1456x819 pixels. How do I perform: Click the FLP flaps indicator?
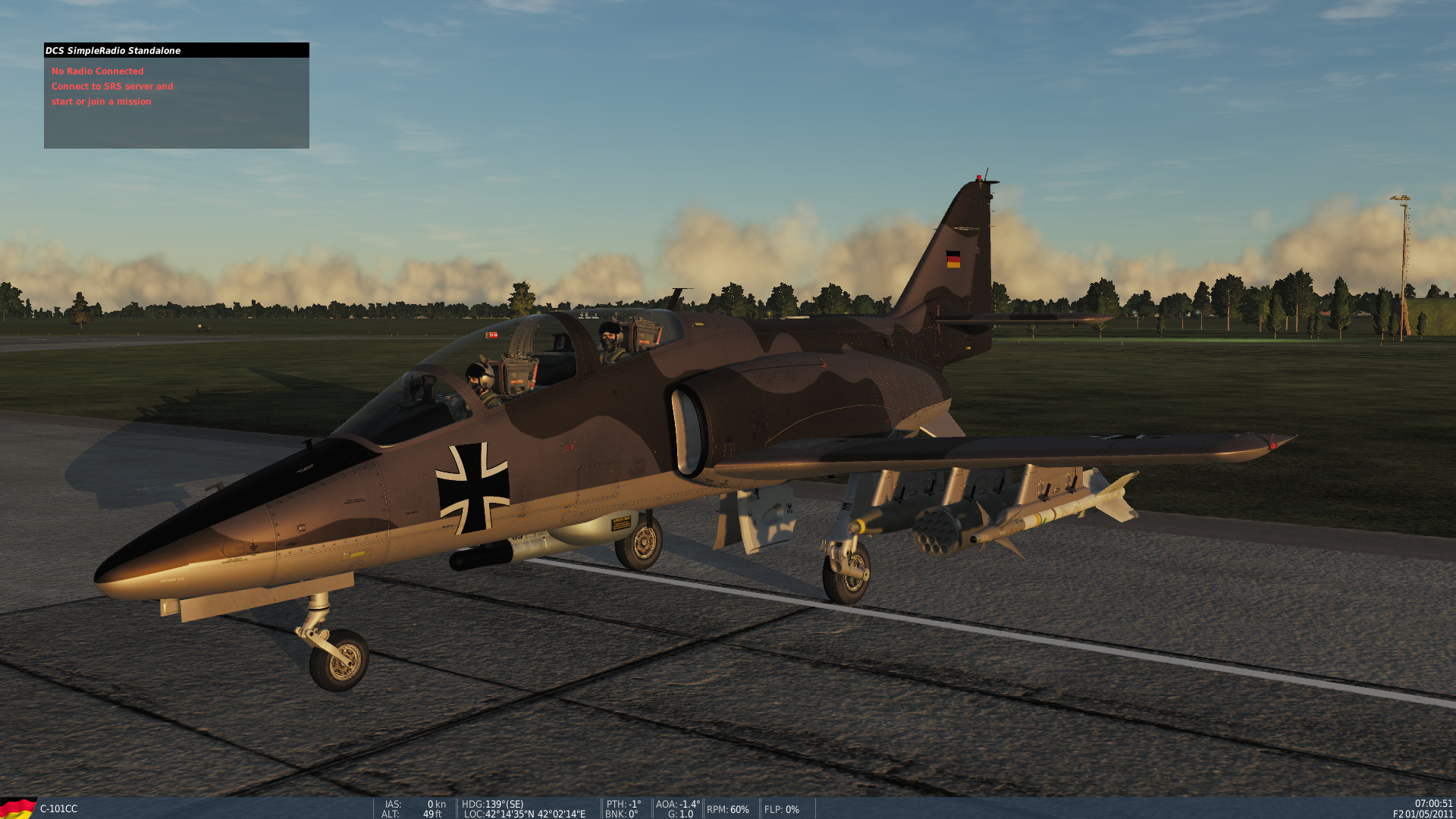click(782, 809)
